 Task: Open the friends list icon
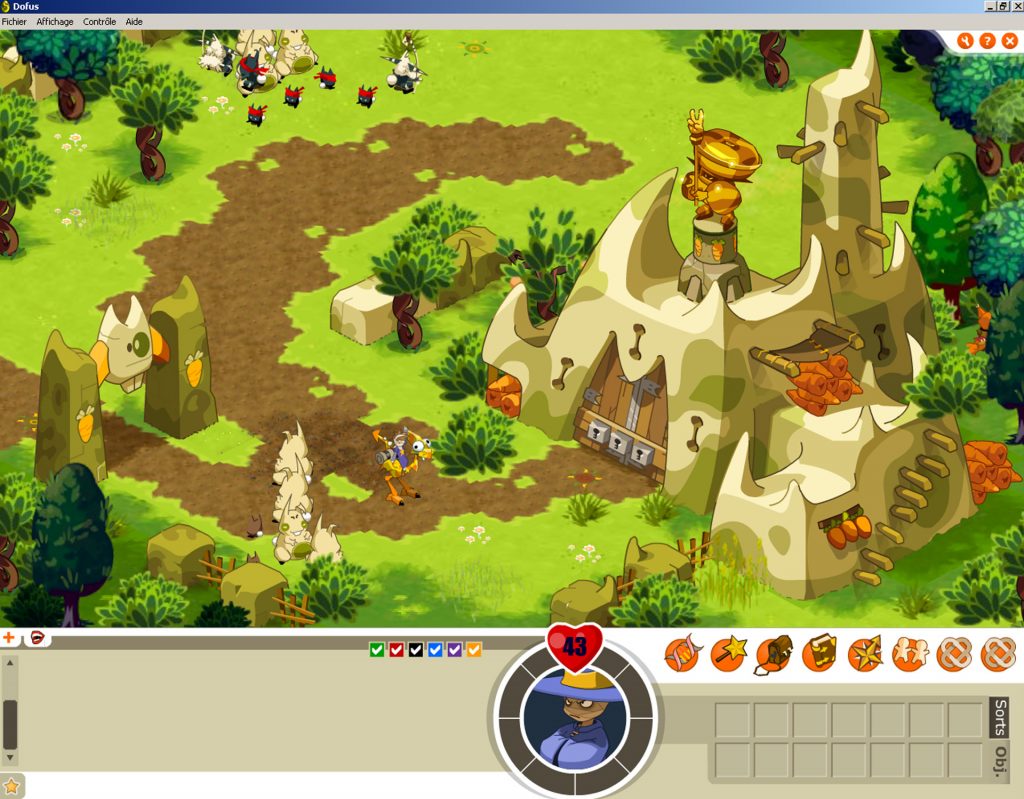point(909,655)
